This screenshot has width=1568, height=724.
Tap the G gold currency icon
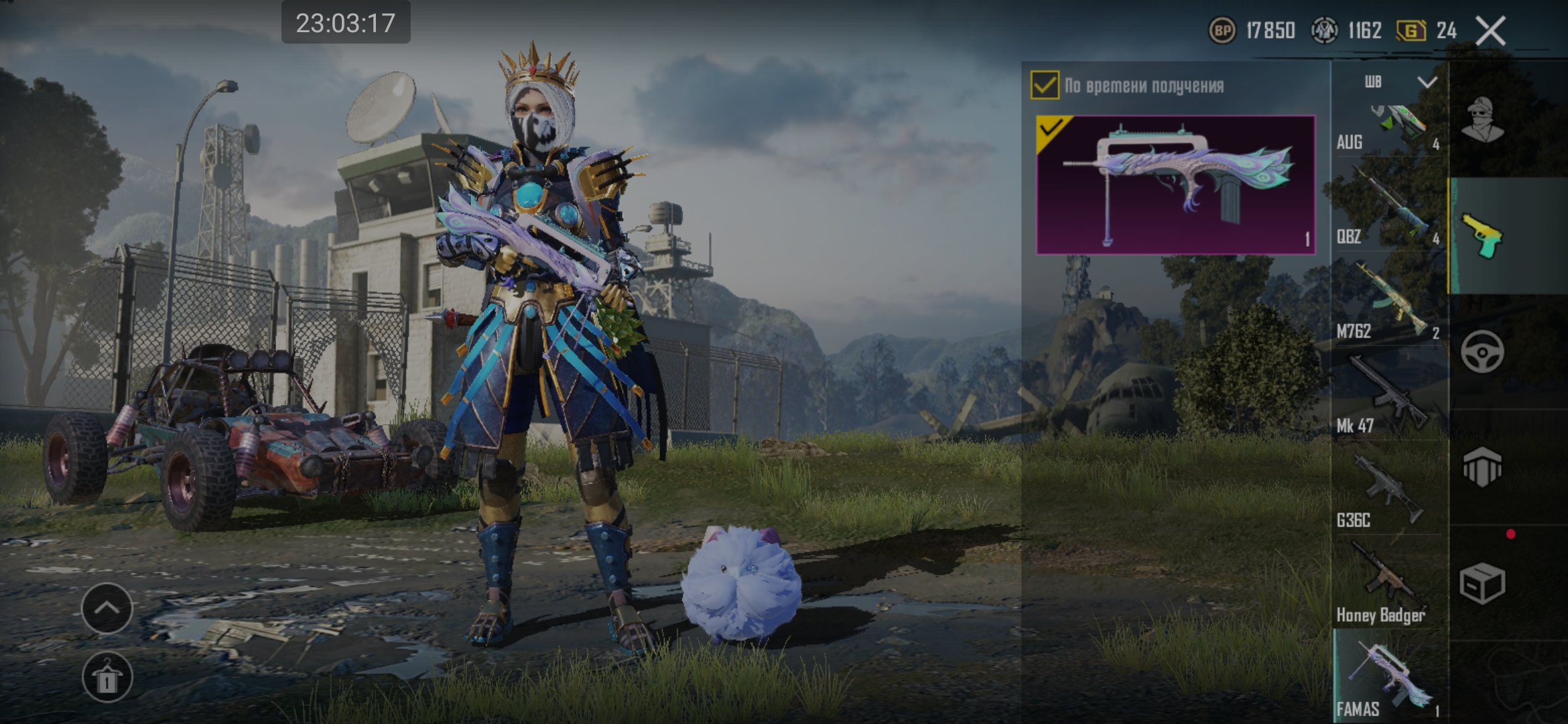[x=1411, y=31]
